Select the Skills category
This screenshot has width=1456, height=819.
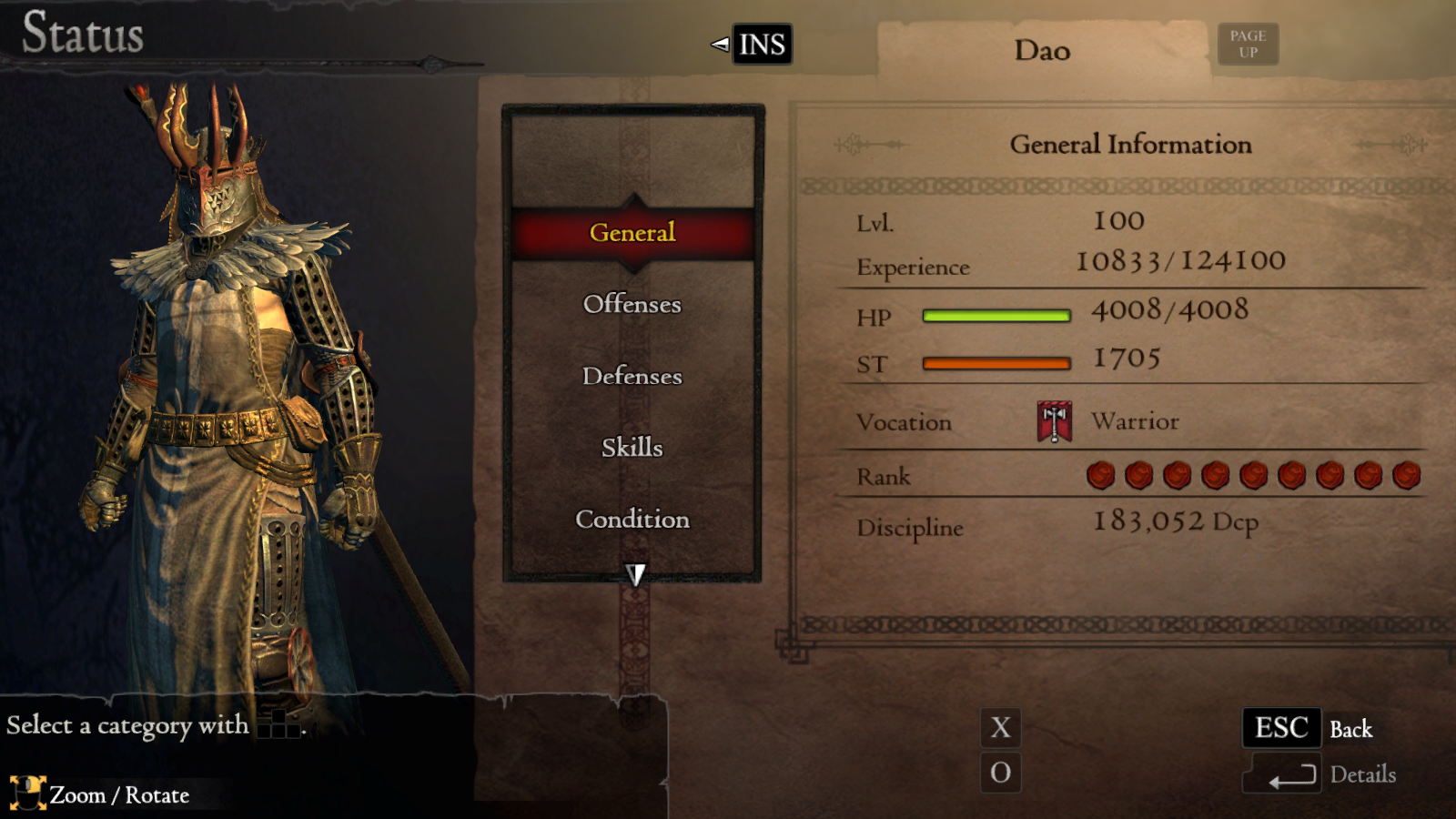[x=632, y=447]
